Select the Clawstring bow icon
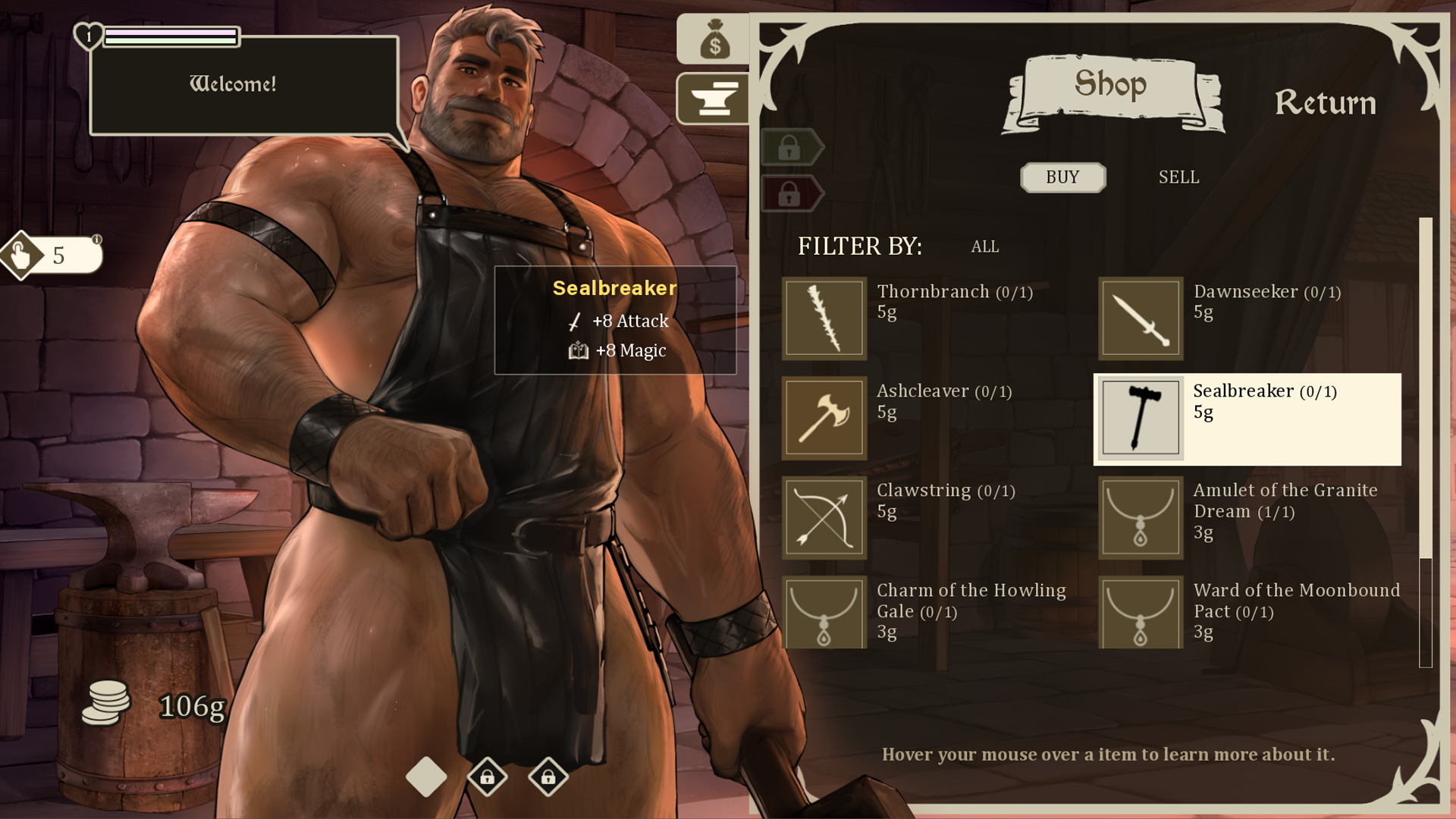1456x819 pixels. [824, 517]
